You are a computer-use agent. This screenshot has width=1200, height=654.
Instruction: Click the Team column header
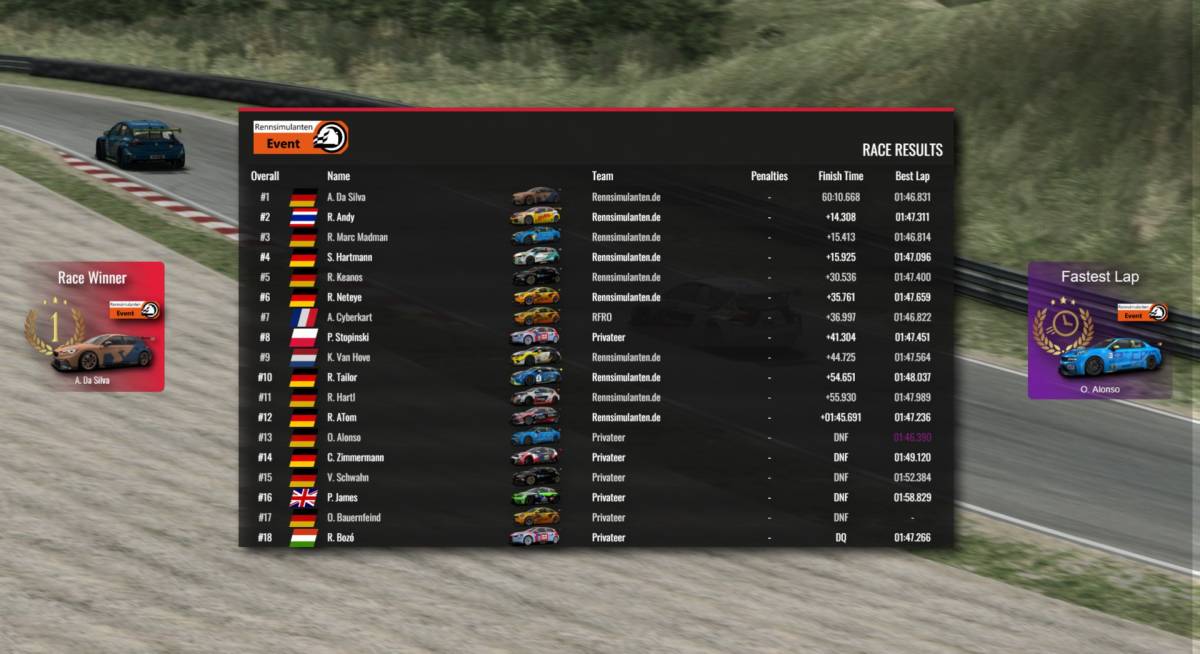tap(602, 176)
